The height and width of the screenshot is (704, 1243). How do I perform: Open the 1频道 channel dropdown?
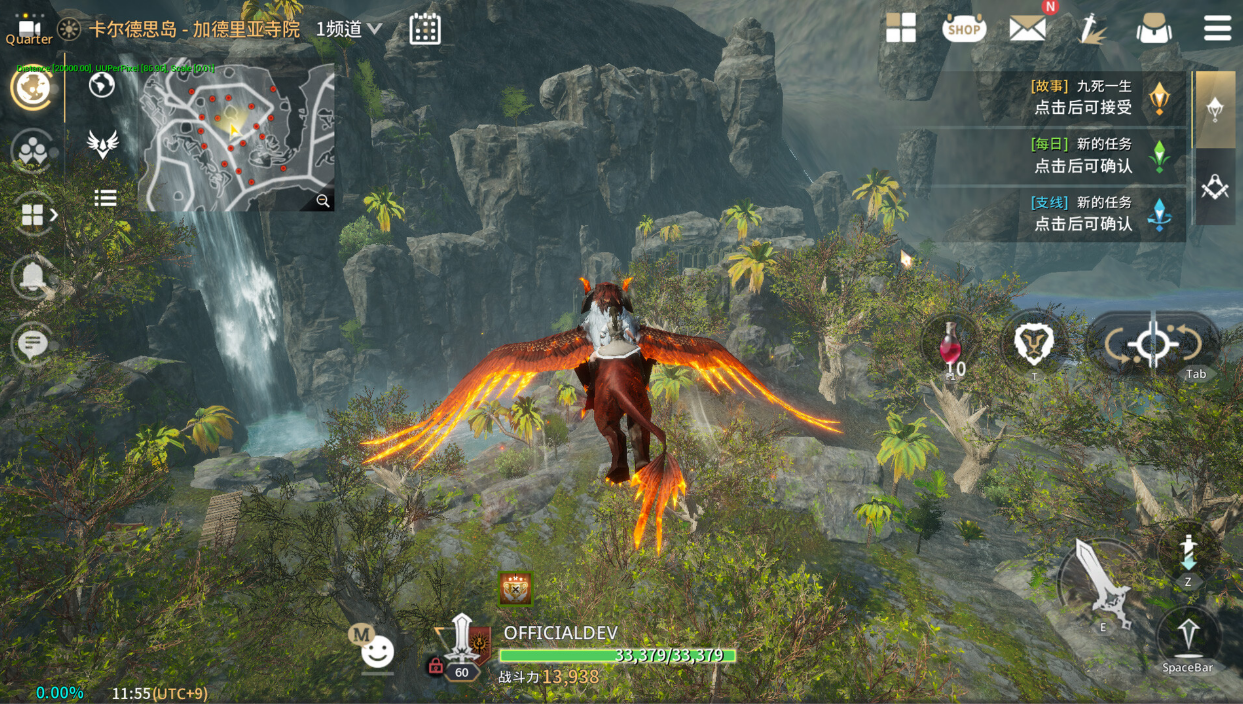pos(349,29)
